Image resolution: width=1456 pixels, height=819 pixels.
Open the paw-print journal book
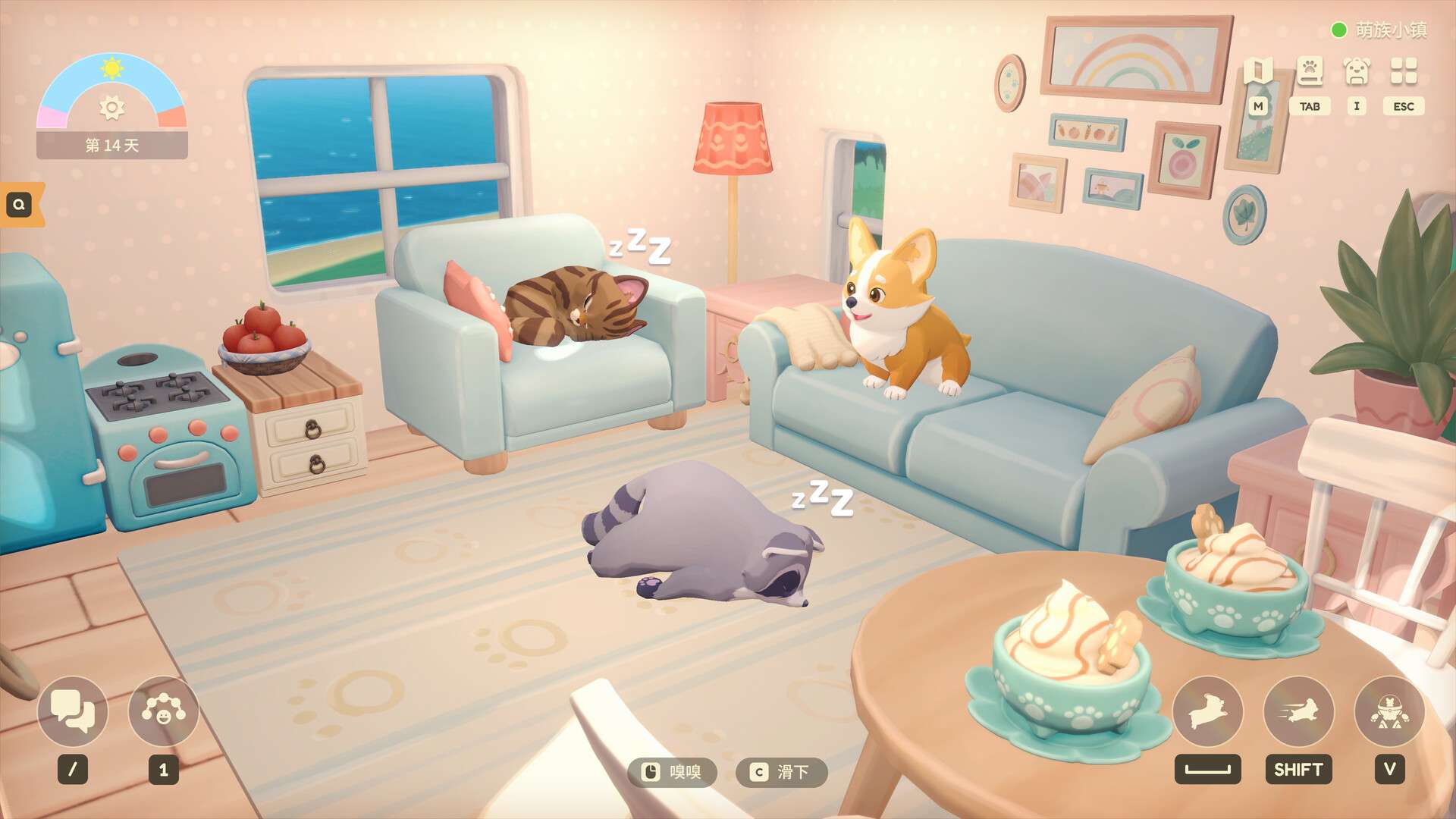1310,72
